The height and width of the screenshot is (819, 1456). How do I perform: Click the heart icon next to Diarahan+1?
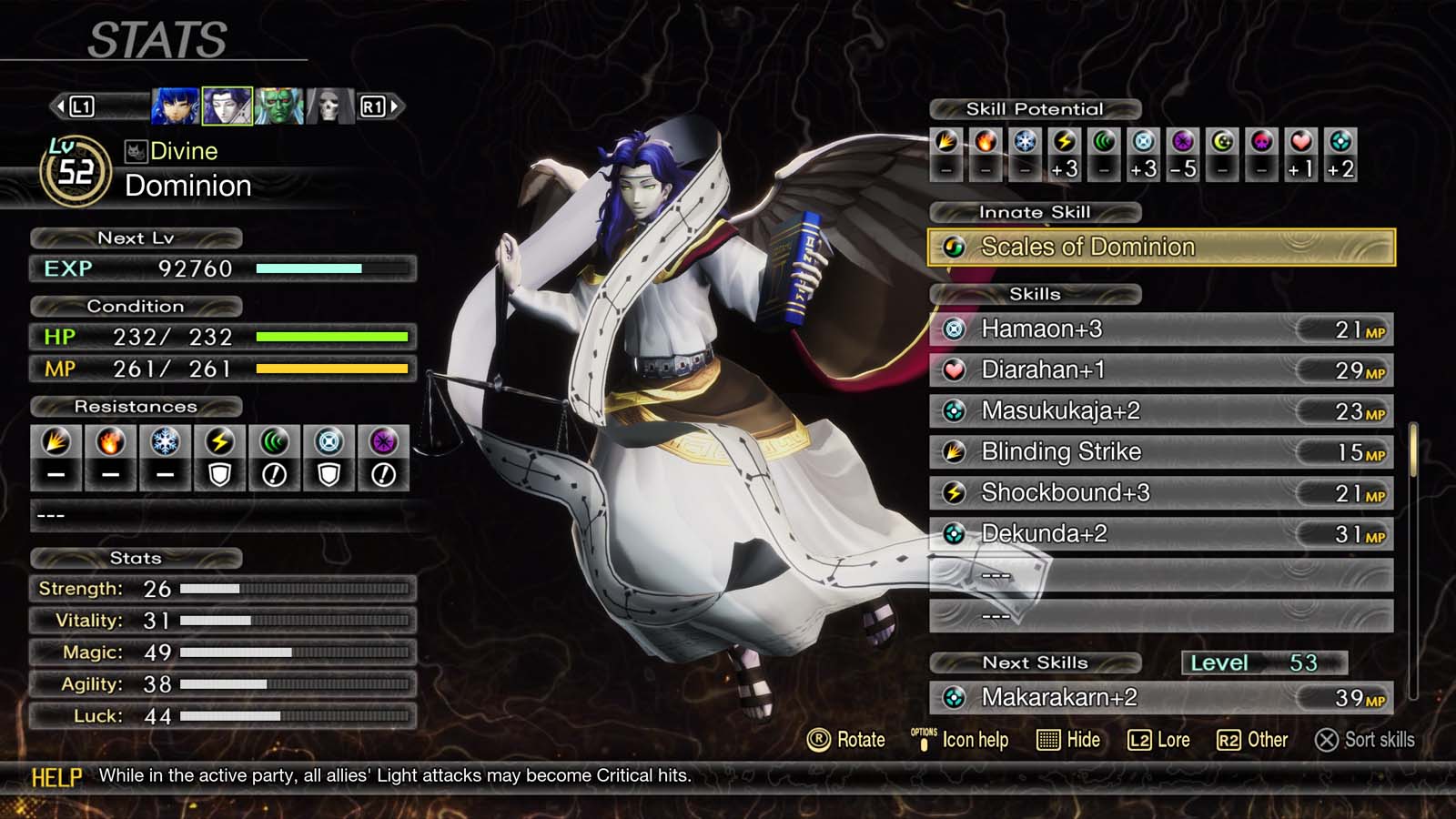[x=953, y=369]
